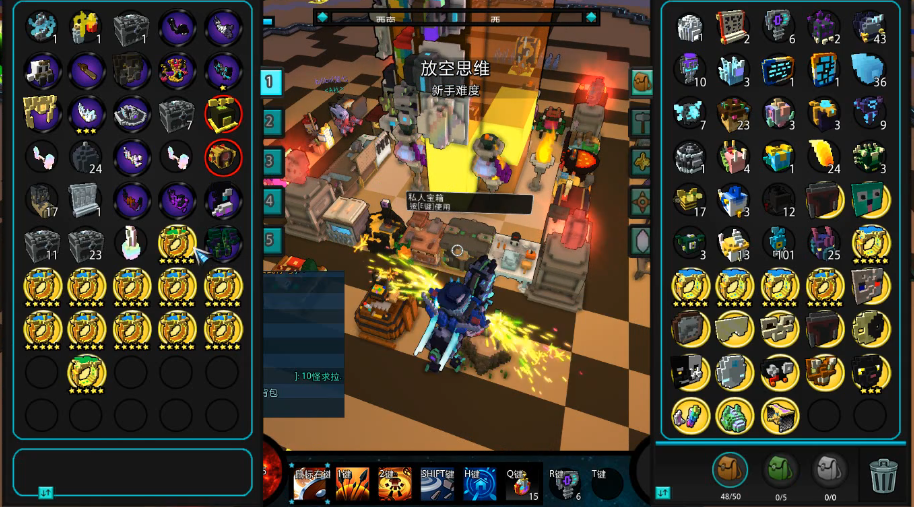This screenshot has width=914, height=507.
Task: Select the yellow feather stack of 24
Action: (x=822, y=156)
